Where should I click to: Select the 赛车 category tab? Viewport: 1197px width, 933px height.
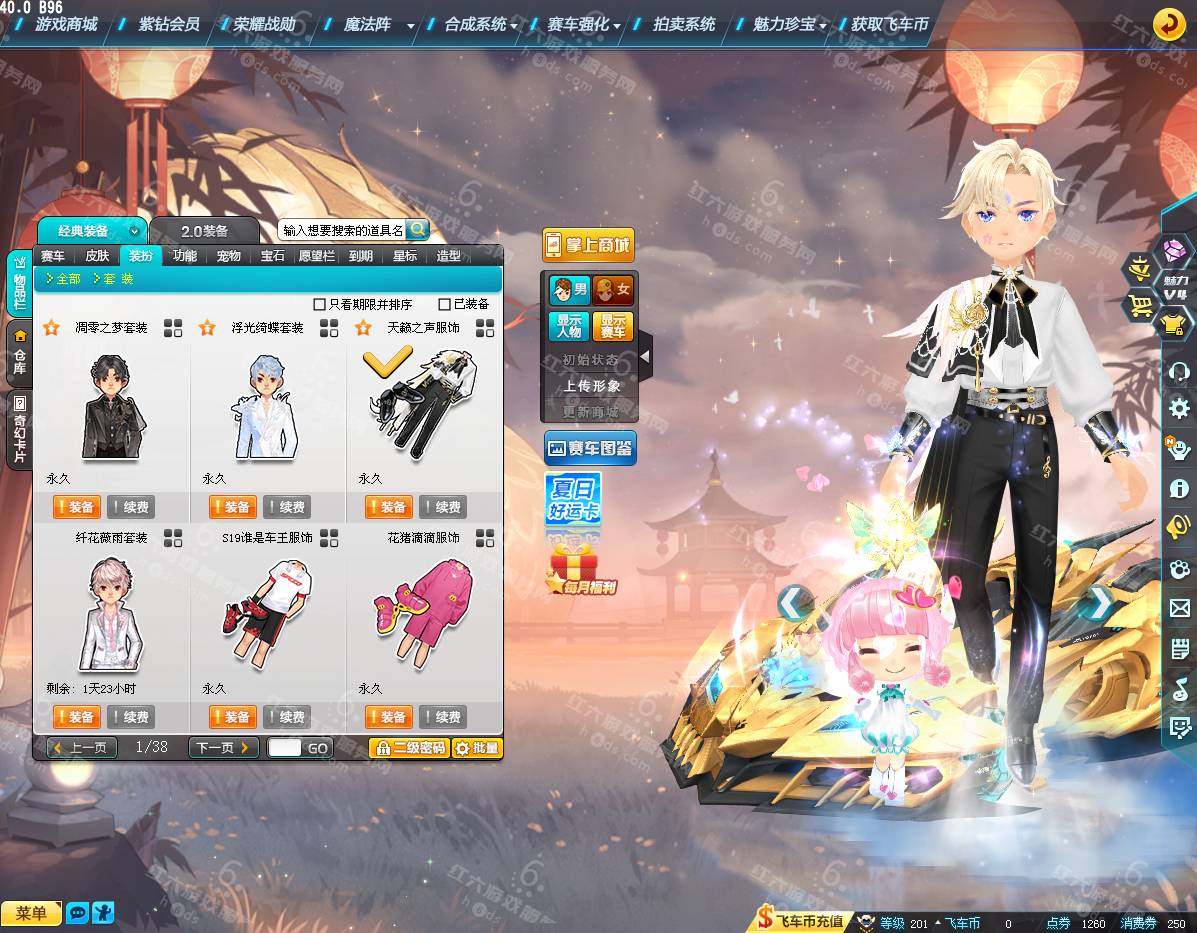(52, 256)
